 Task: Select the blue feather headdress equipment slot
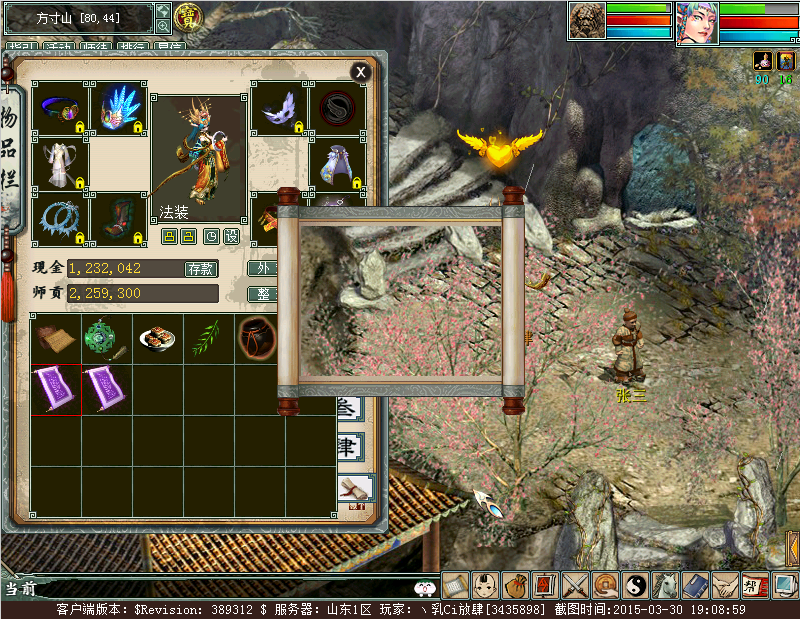pyautogui.click(x=119, y=108)
